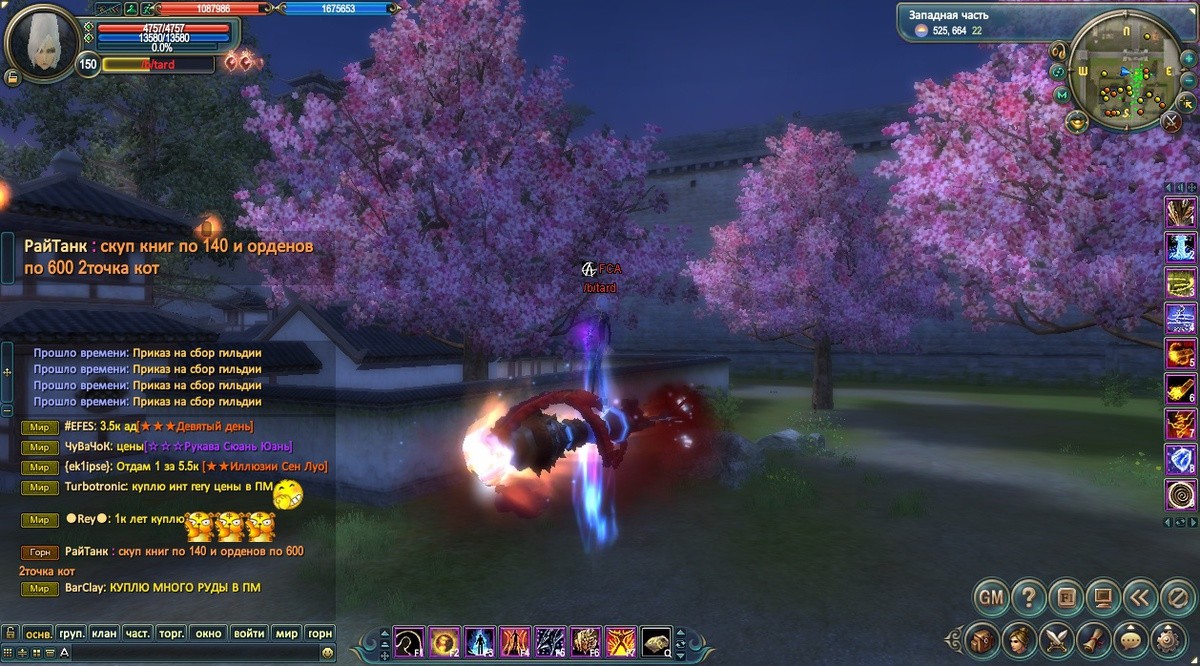Open the world map with M button

(x=1062, y=95)
